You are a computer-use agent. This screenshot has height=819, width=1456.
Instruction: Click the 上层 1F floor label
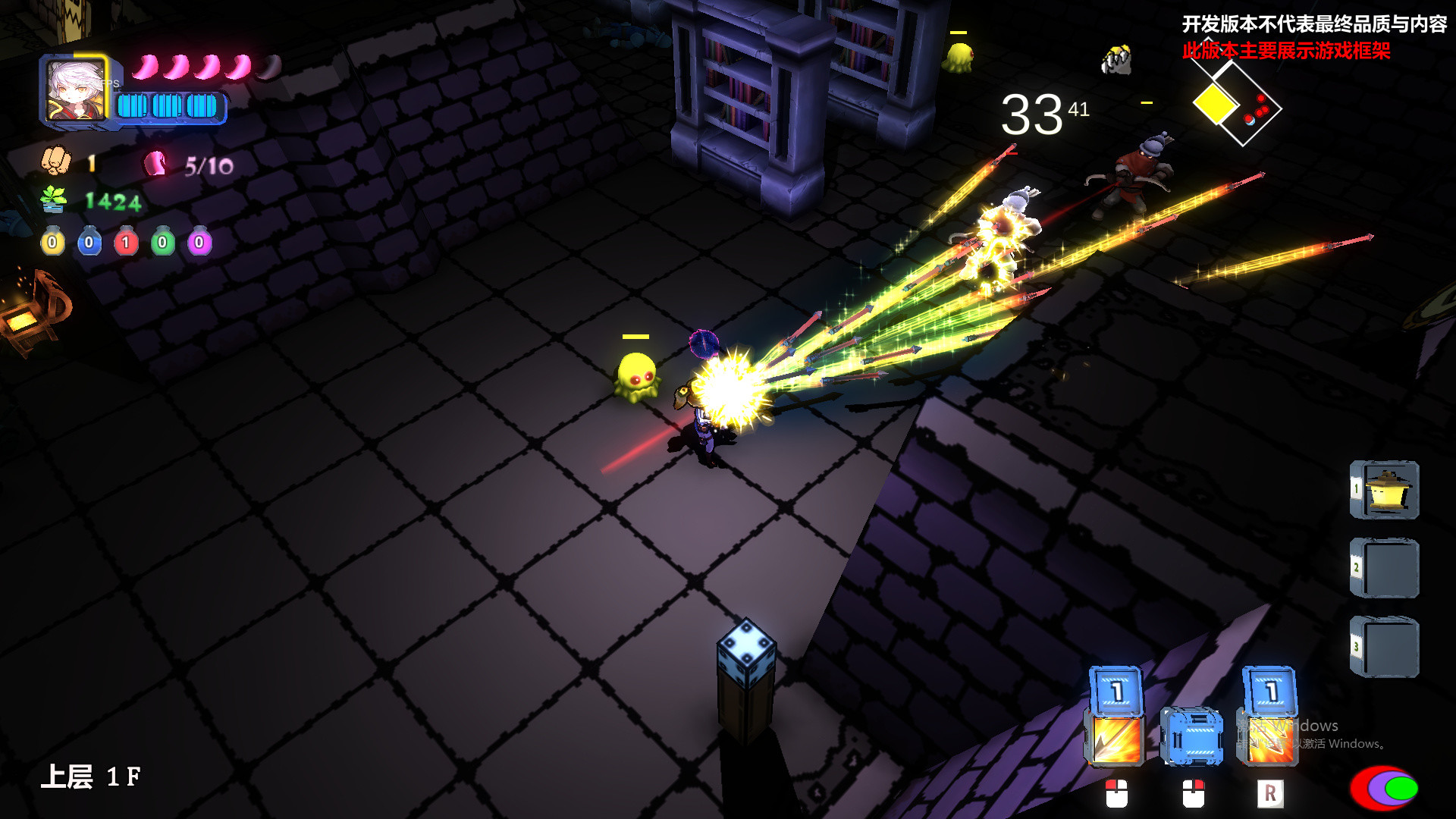tap(91, 778)
